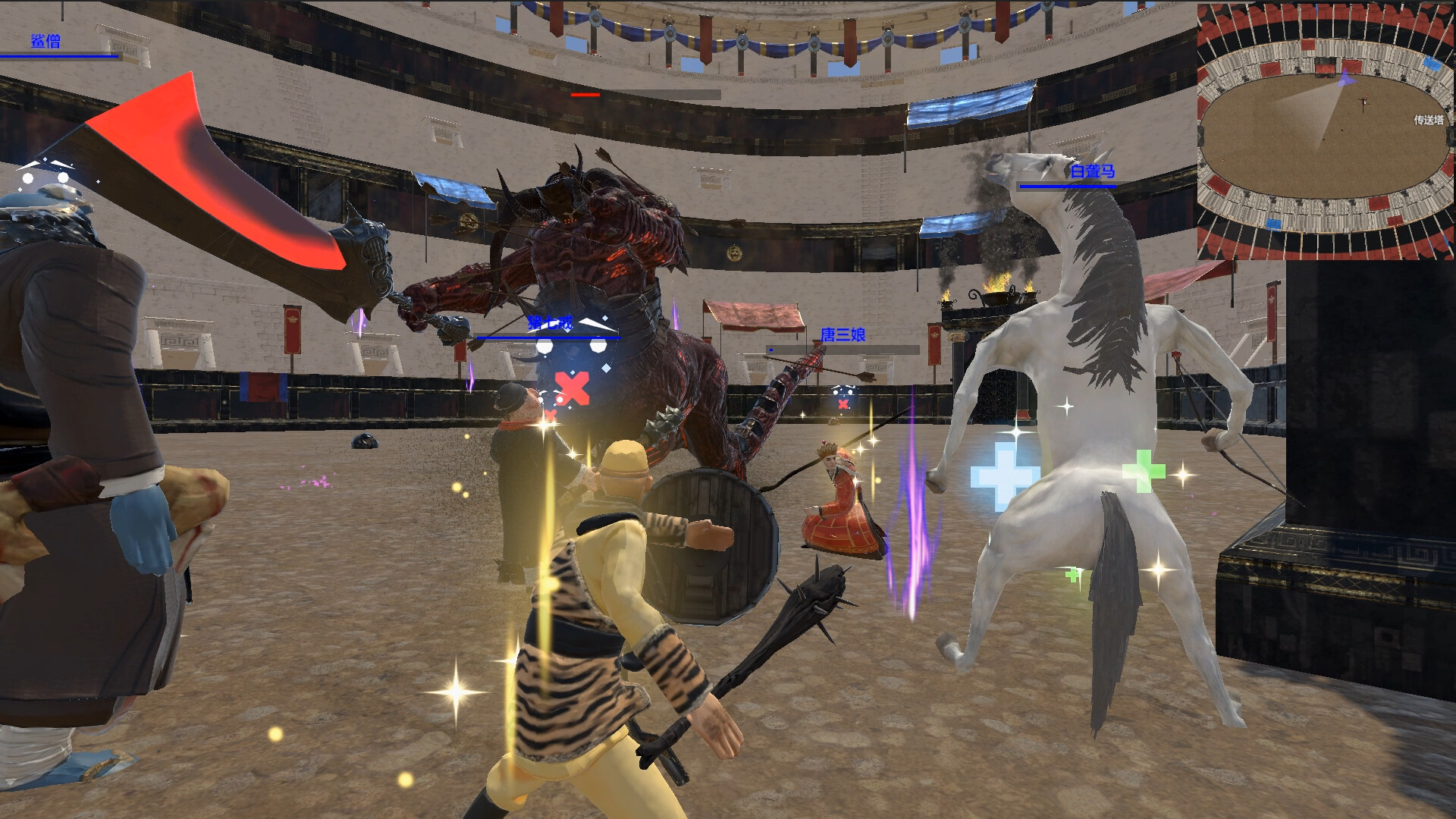Click the 猪七戒 name label
Viewport: 1456px width, 819px height.
548,321
